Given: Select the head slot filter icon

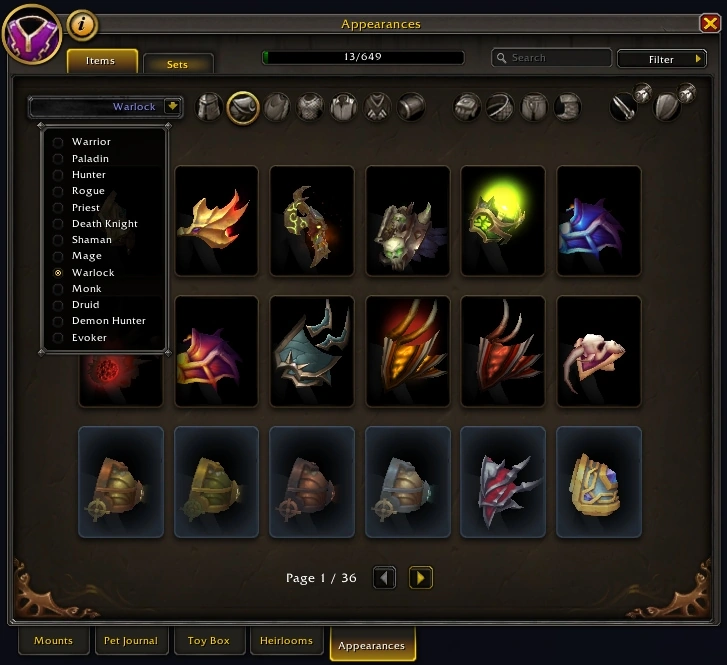Looking at the screenshot, I should coord(209,107).
